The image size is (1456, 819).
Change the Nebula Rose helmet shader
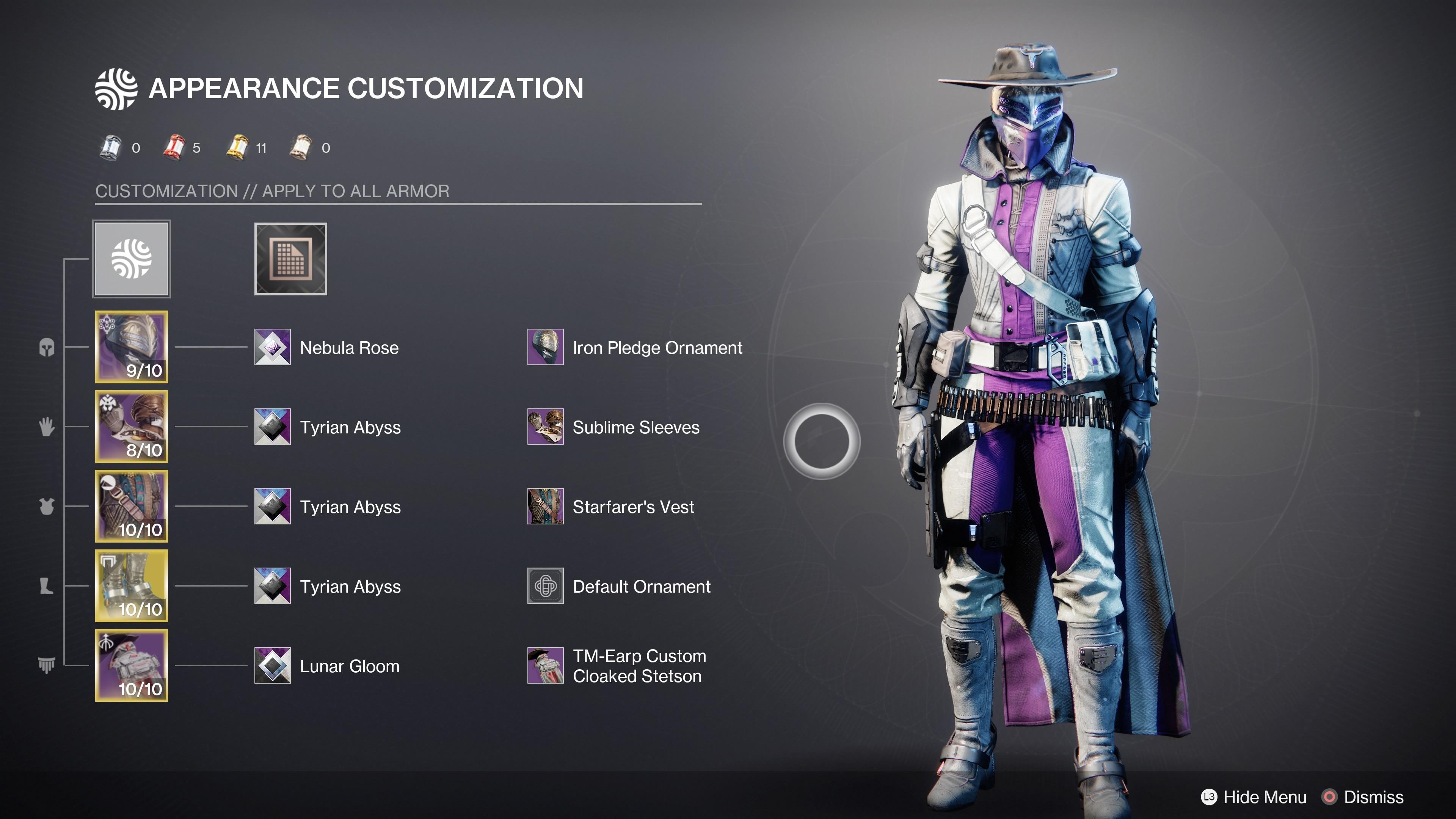coord(273,347)
